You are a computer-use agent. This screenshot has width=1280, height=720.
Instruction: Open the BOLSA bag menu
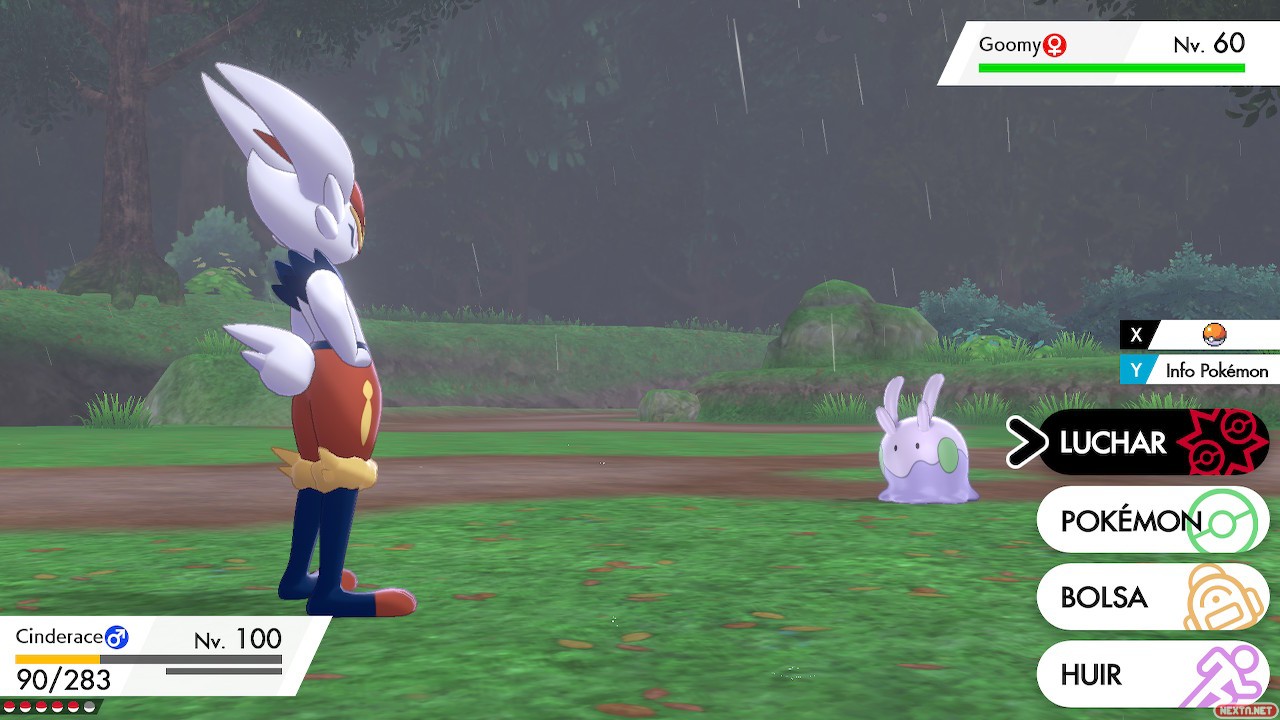1150,597
